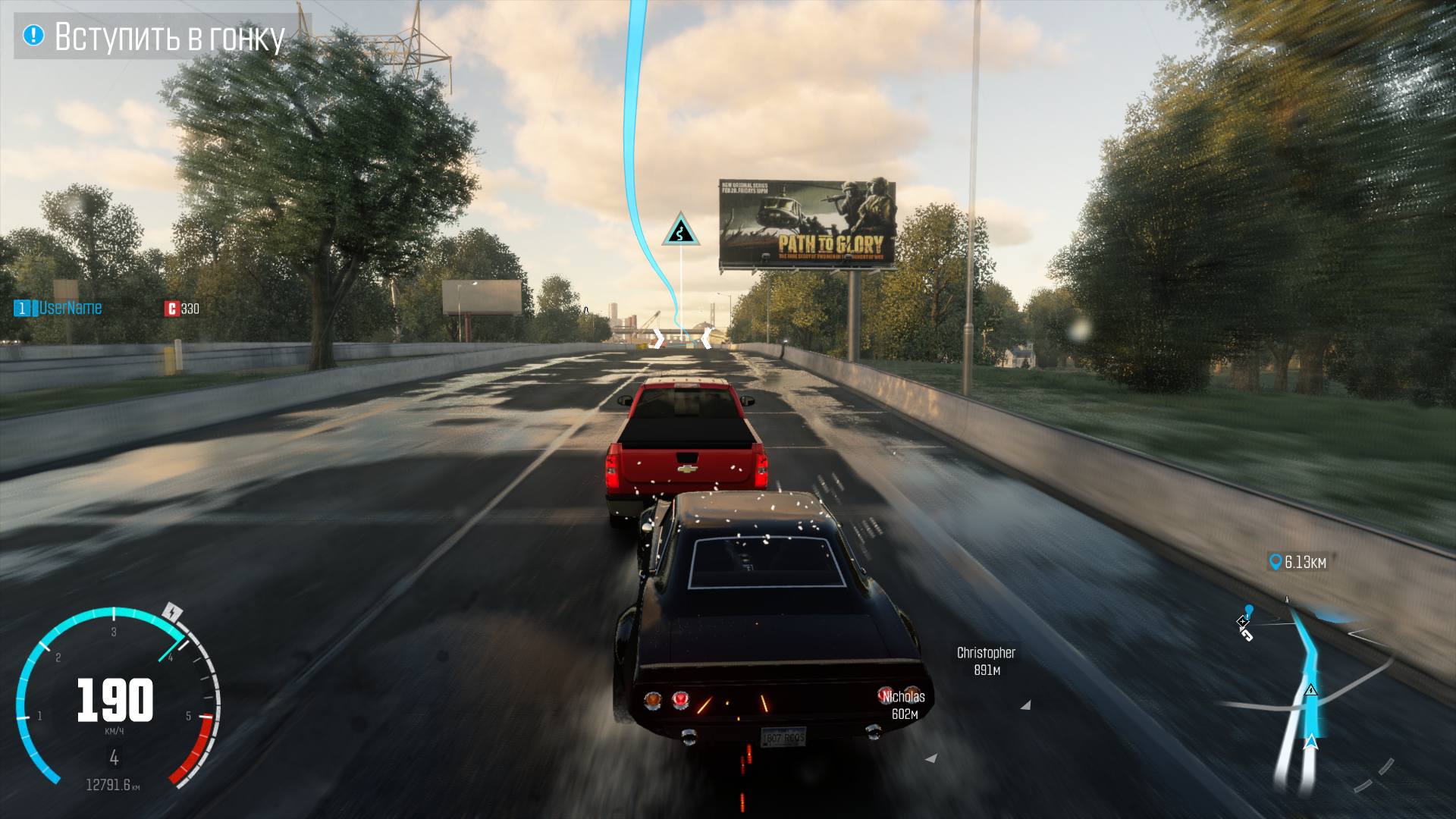
Task: Click the player arrow on the minimap
Action: point(1310,742)
